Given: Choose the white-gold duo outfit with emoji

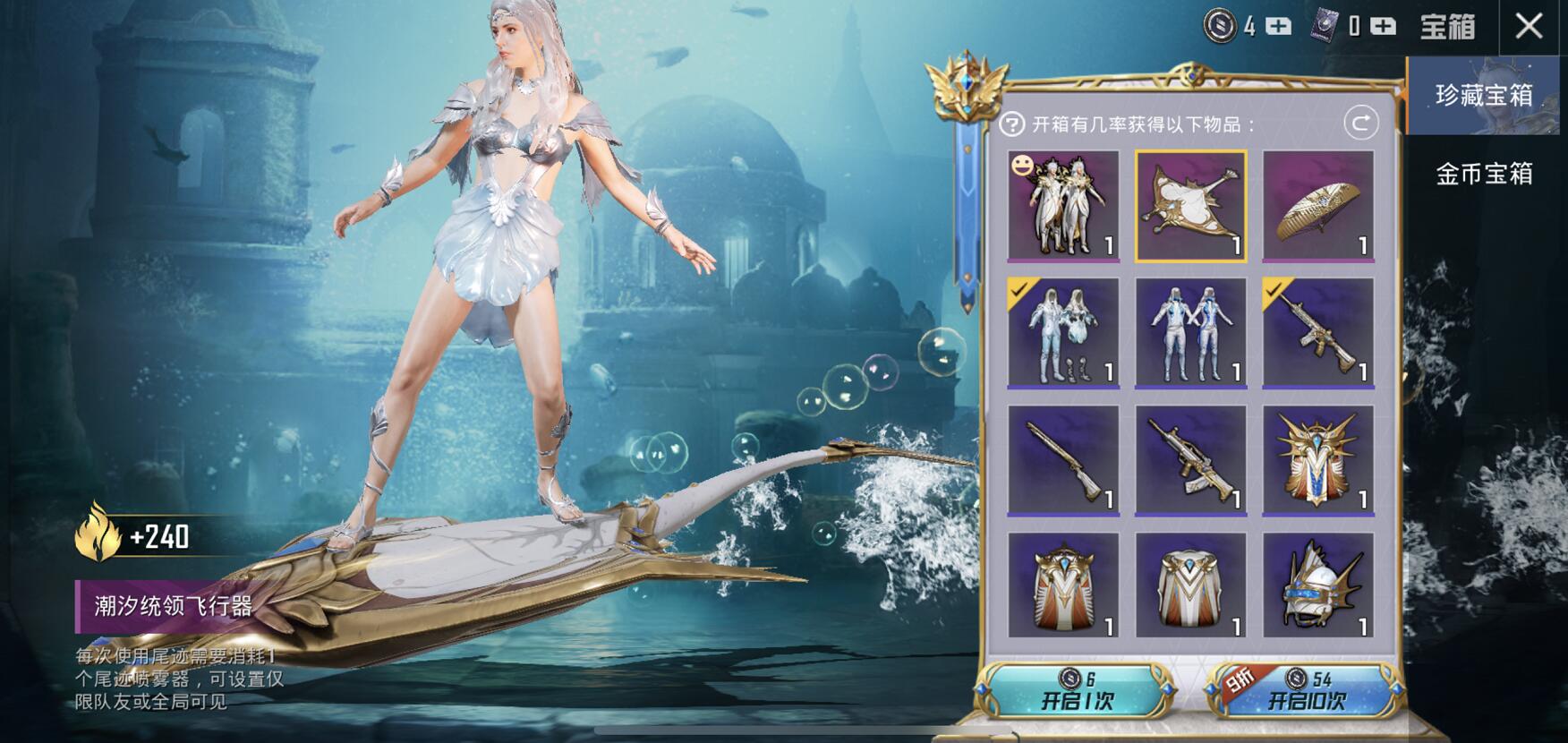Looking at the screenshot, I should click(x=1063, y=206).
